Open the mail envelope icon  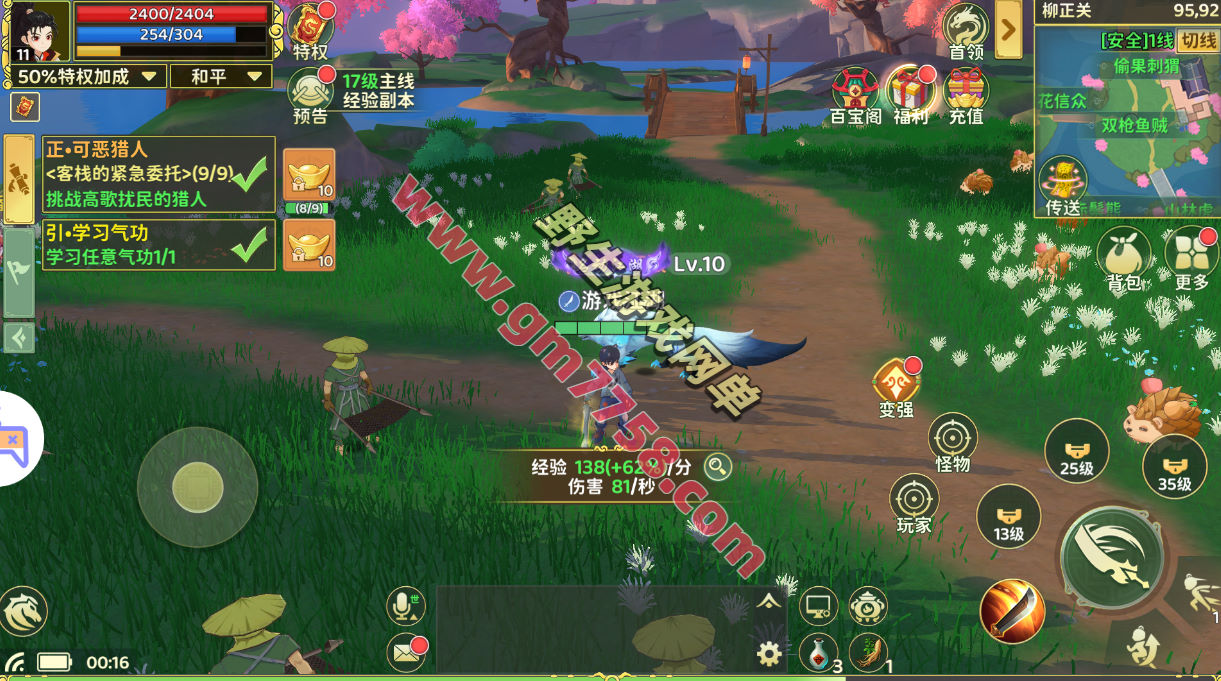[x=405, y=653]
